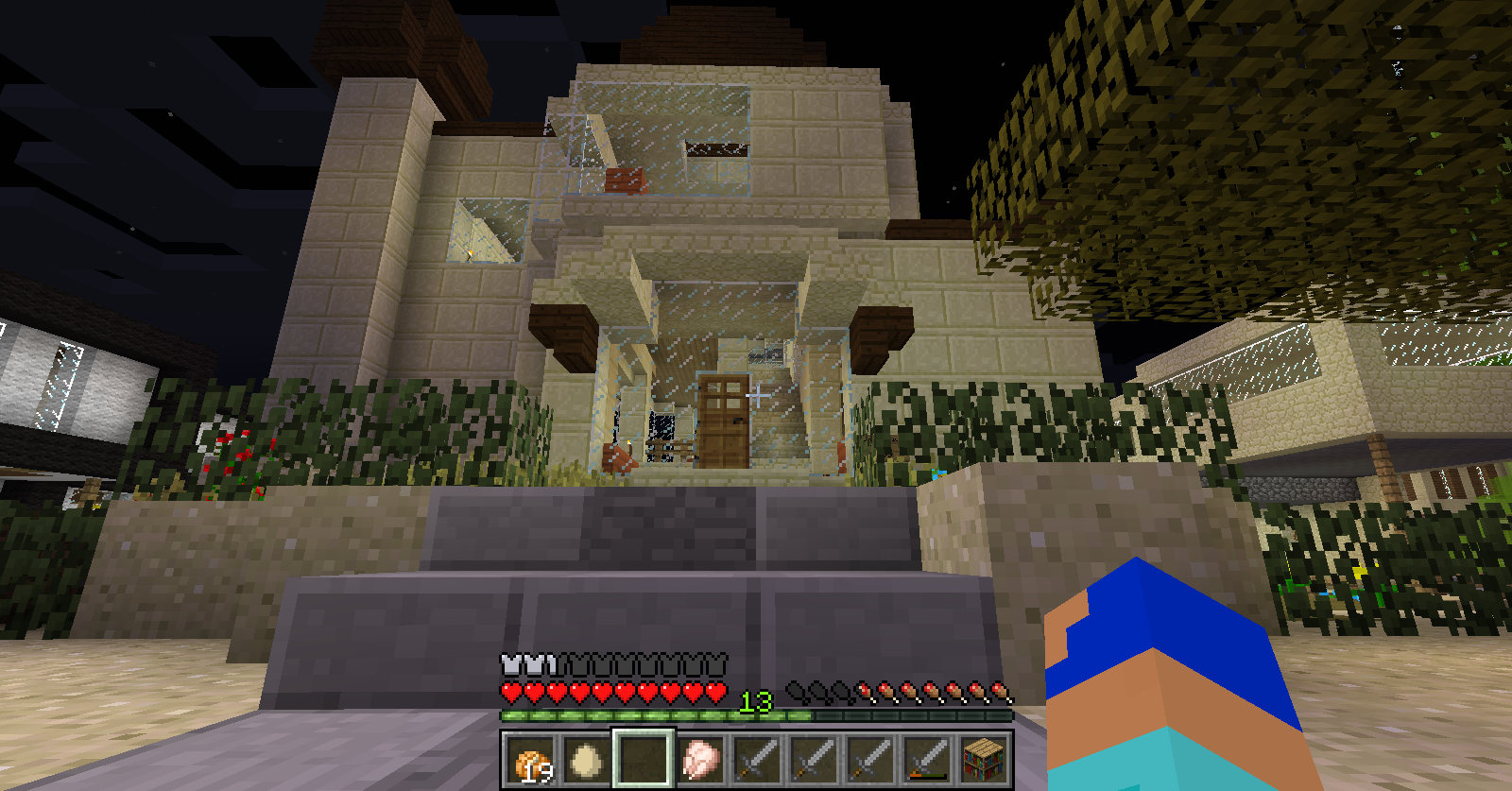Select the orange food stack of 19
Image resolution: width=1512 pixels, height=791 pixels.
(x=530, y=759)
